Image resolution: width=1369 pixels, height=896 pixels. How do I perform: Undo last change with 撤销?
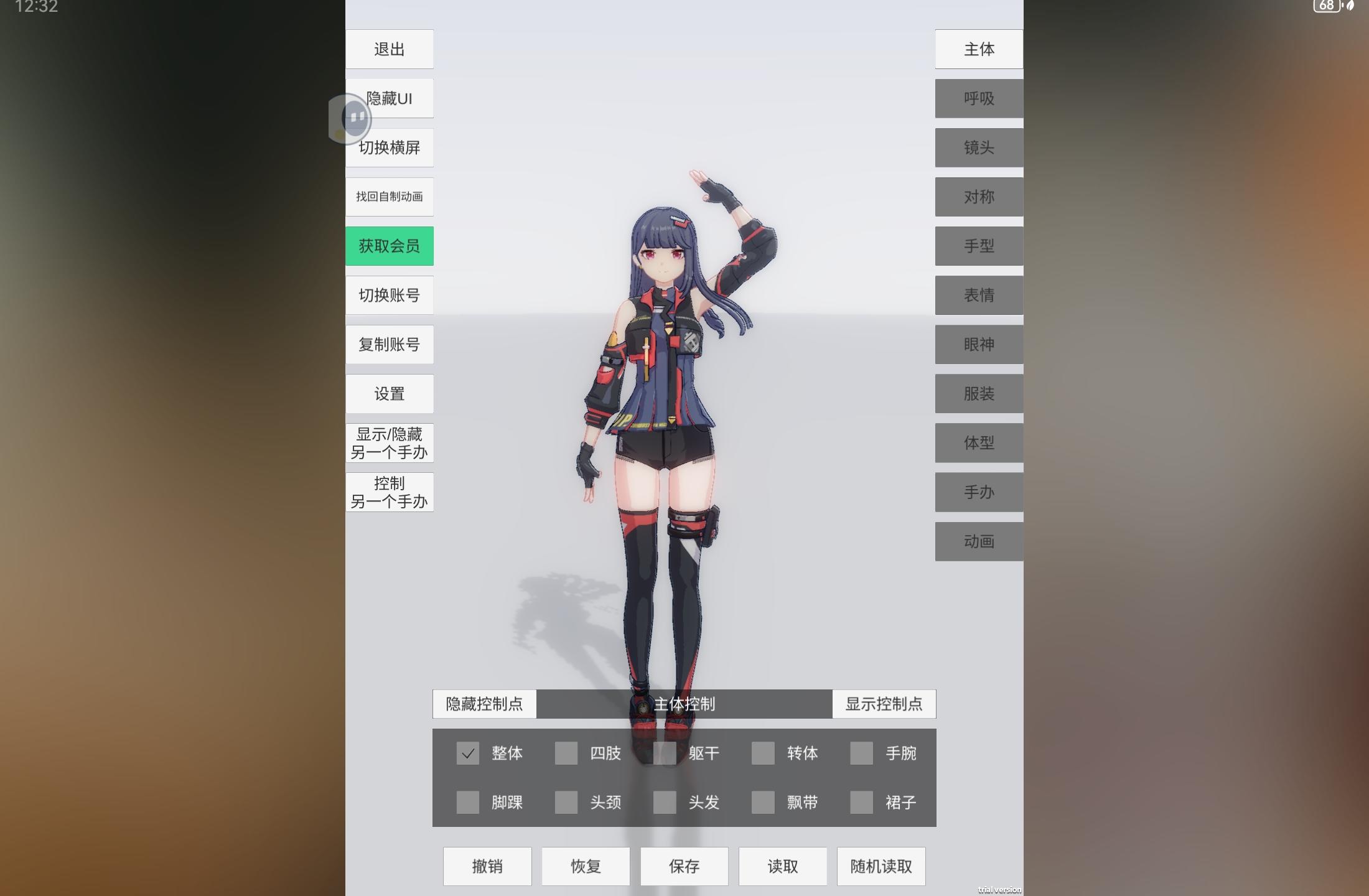click(x=487, y=866)
